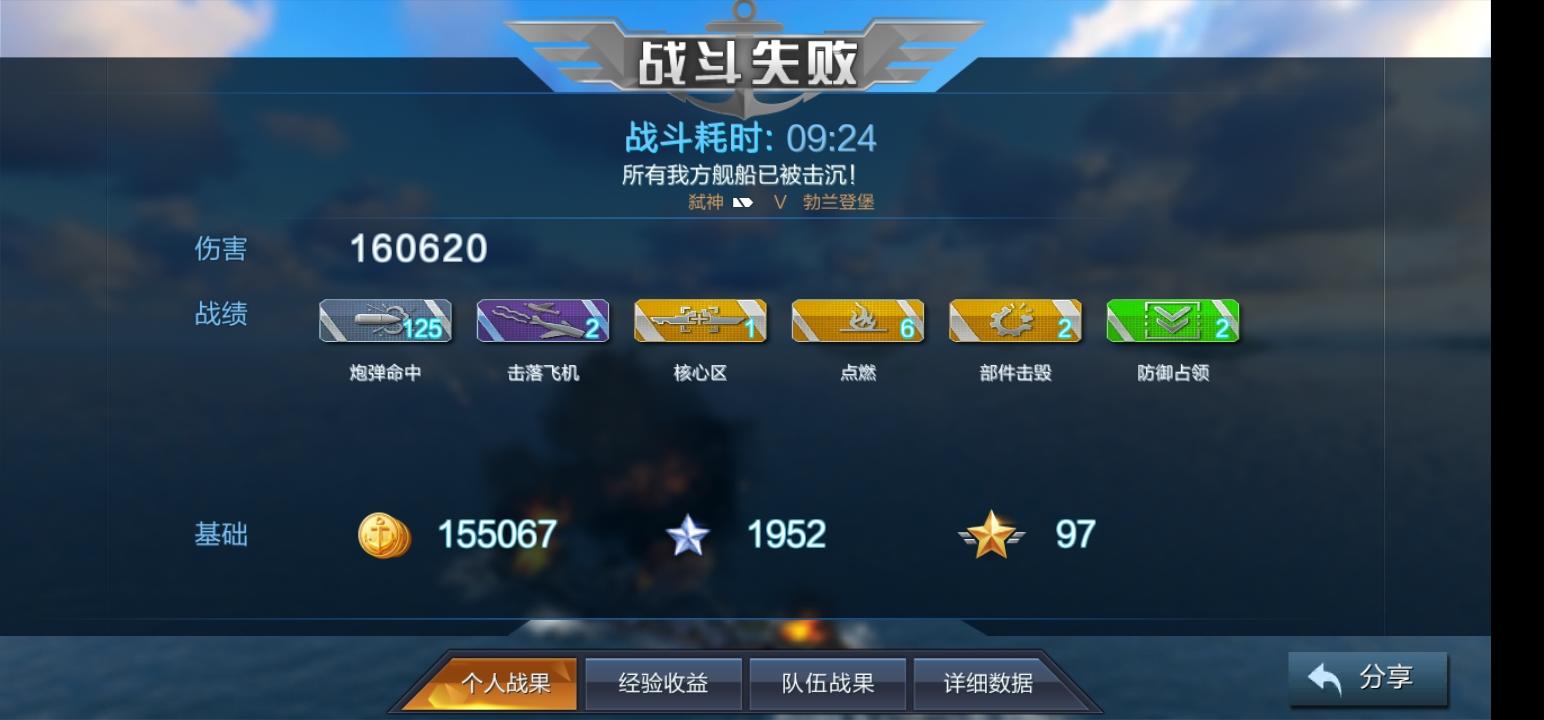This screenshot has width=1544, height=720.
Task: Switch to the 经验收益 tab
Action: [x=664, y=682]
